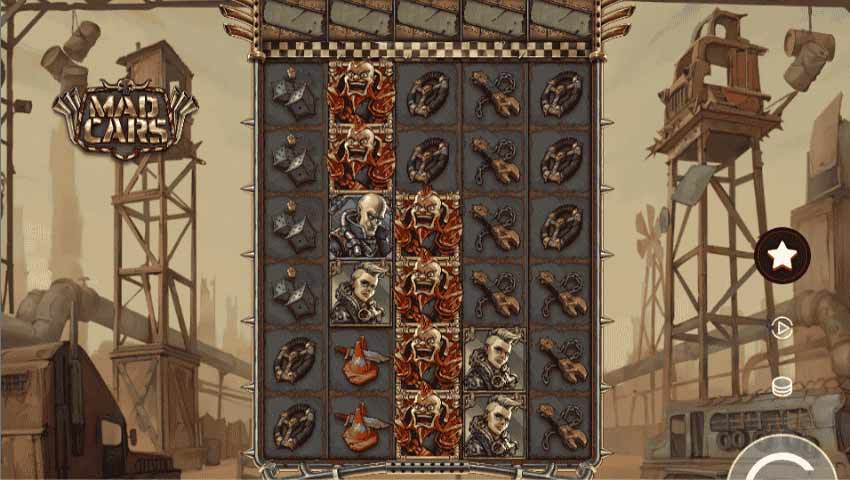The height and width of the screenshot is (480, 850).
Task: Open the autoplay options
Action: coord(783,328)
